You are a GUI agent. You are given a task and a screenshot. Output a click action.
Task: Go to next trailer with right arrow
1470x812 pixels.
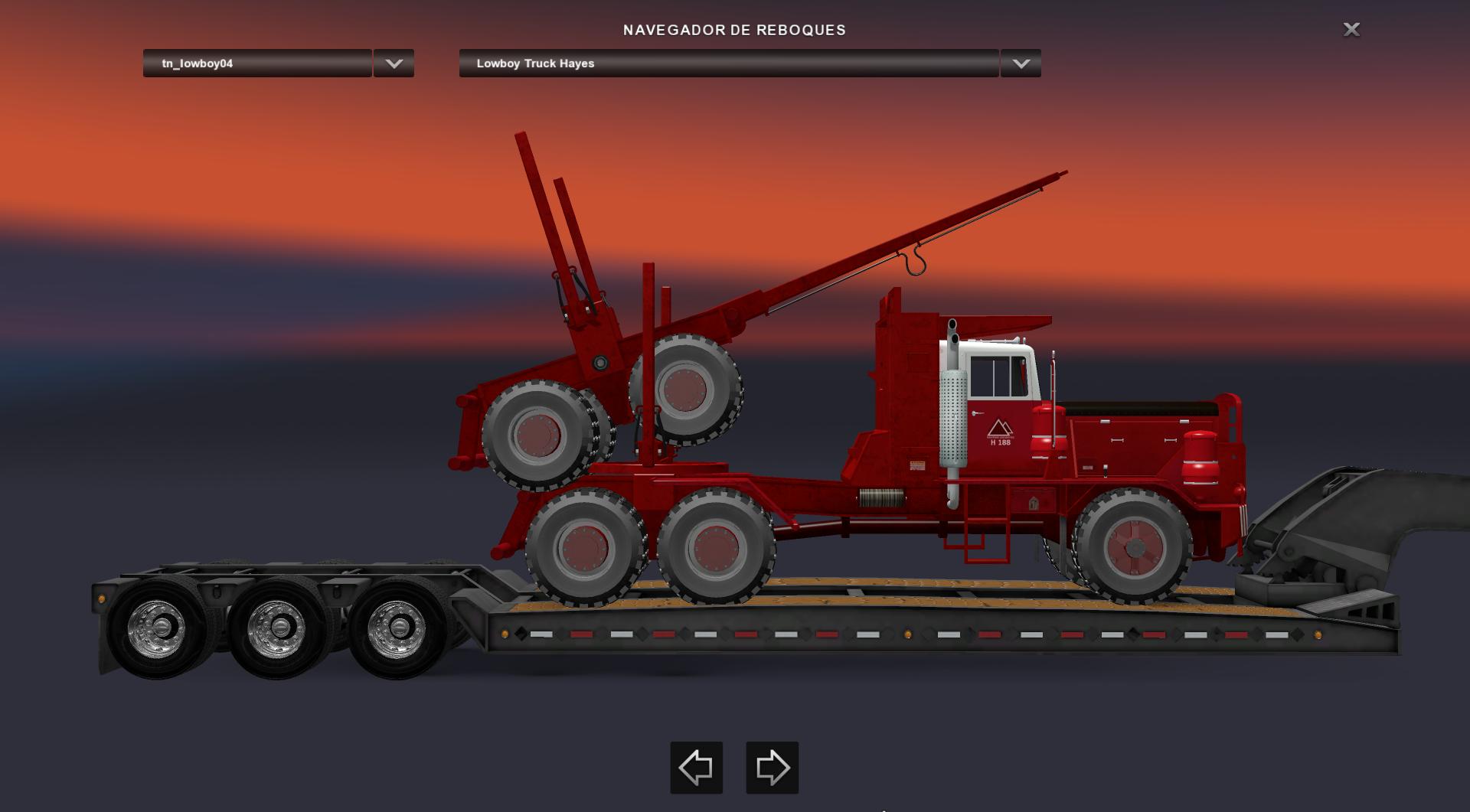[772, 767]
